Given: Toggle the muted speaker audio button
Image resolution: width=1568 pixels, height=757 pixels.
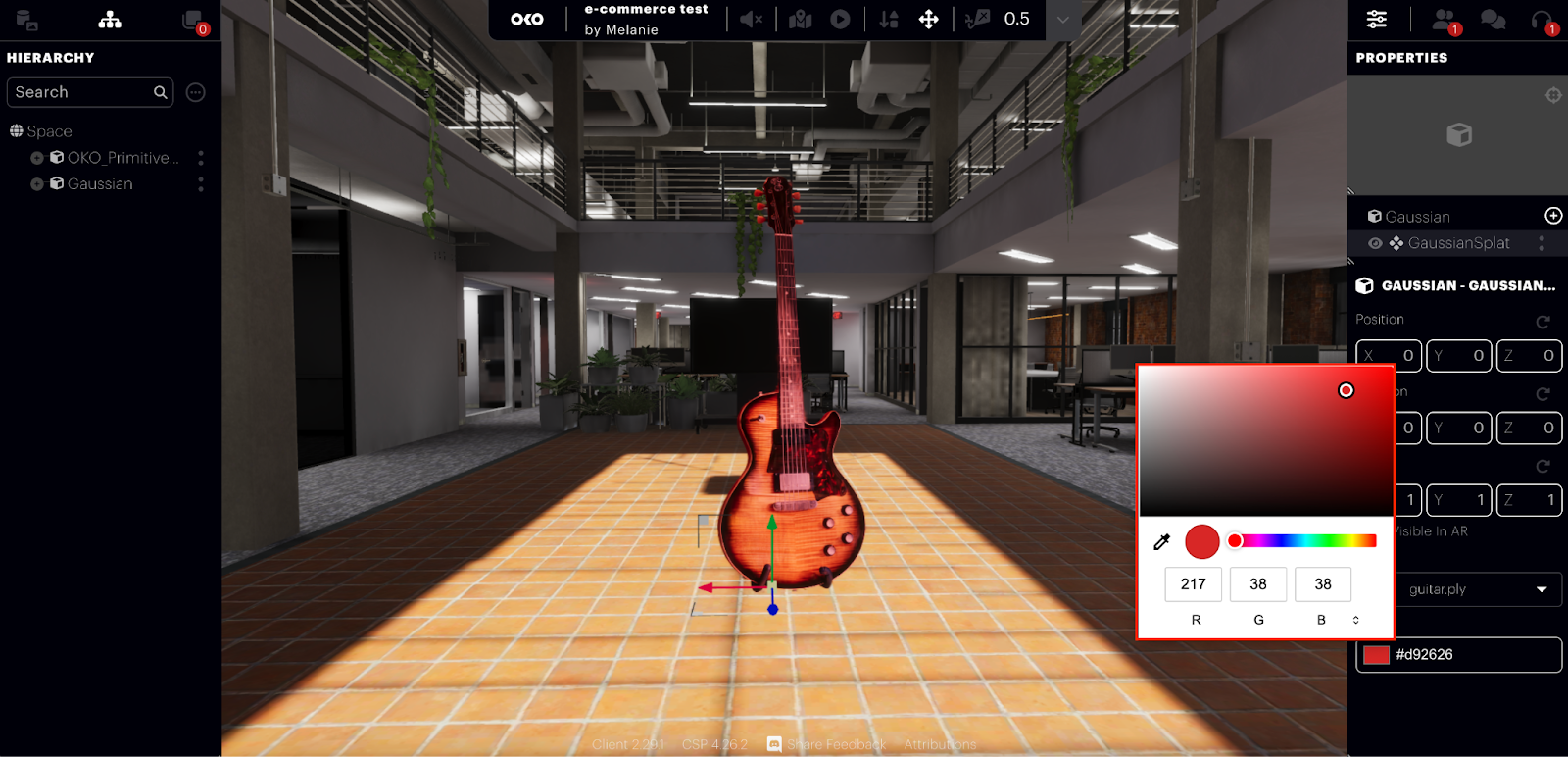Looking at the screenshot, I should (751, 20).
